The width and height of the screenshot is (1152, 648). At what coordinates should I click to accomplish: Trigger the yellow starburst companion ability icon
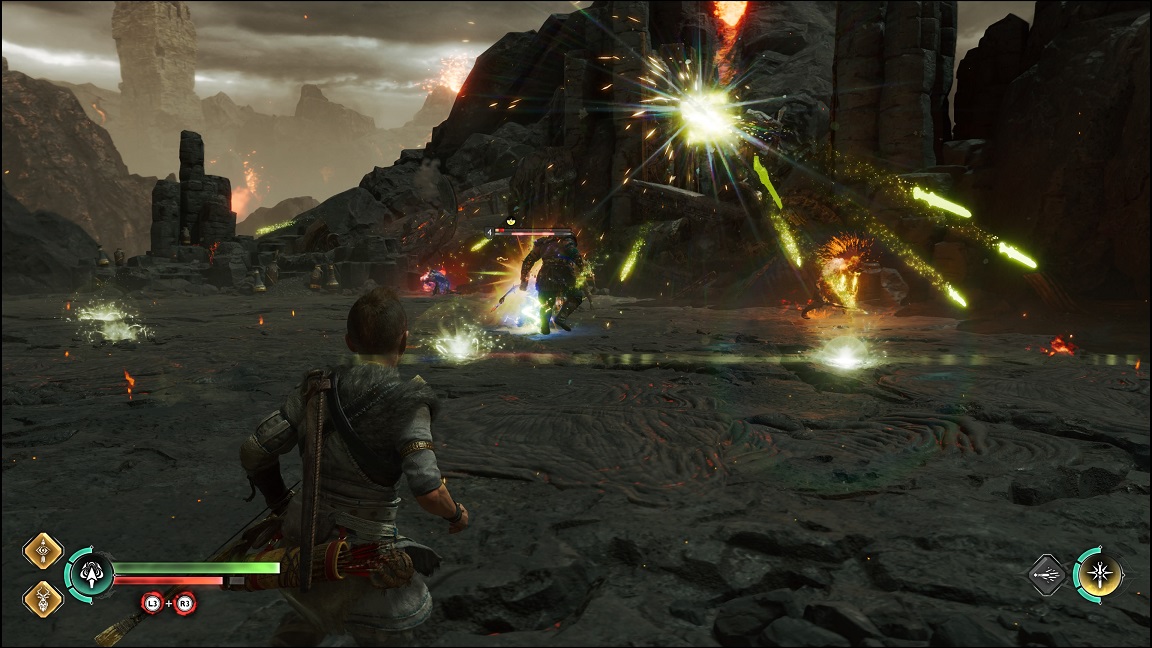tap(1099, 575)
